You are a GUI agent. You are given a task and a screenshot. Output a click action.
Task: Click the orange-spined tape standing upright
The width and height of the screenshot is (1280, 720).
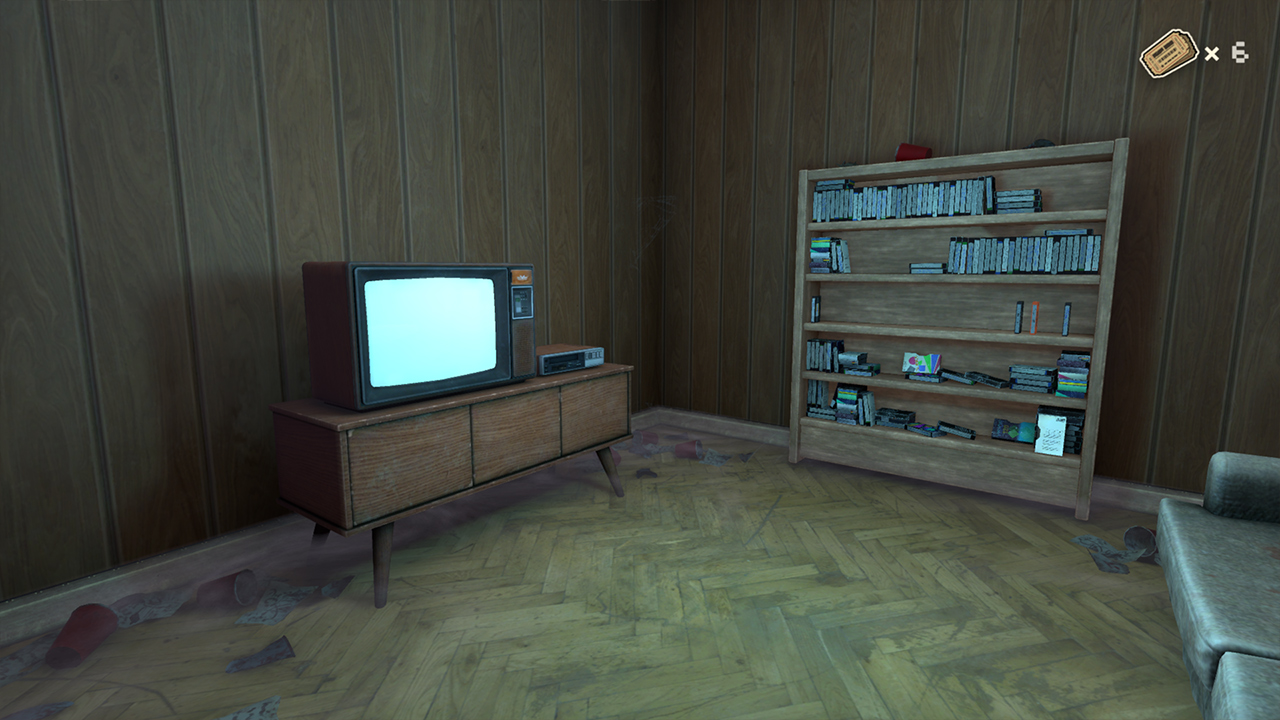tap(1033, 317)
